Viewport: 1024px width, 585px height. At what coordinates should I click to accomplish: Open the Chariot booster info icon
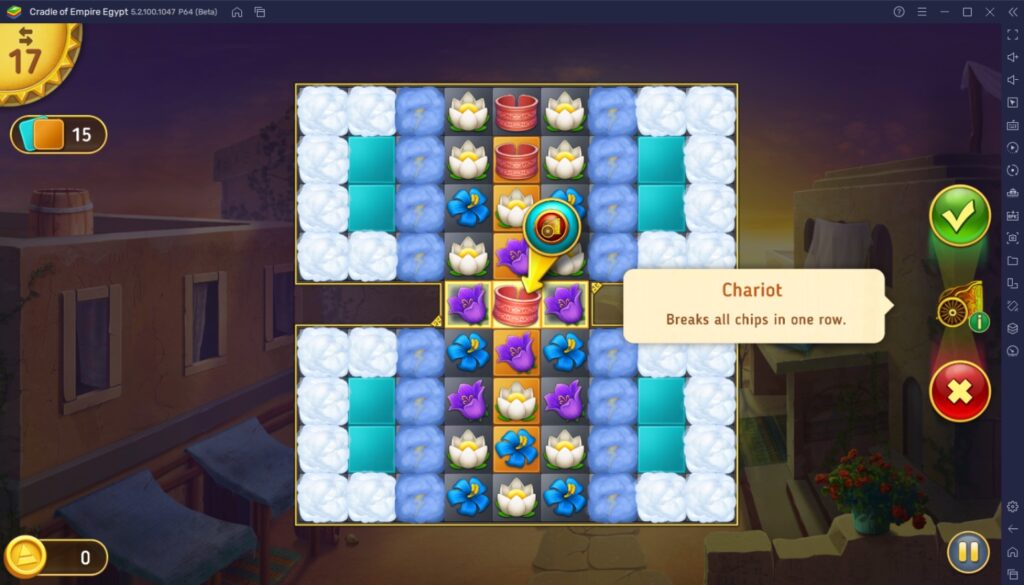point(979,323)
